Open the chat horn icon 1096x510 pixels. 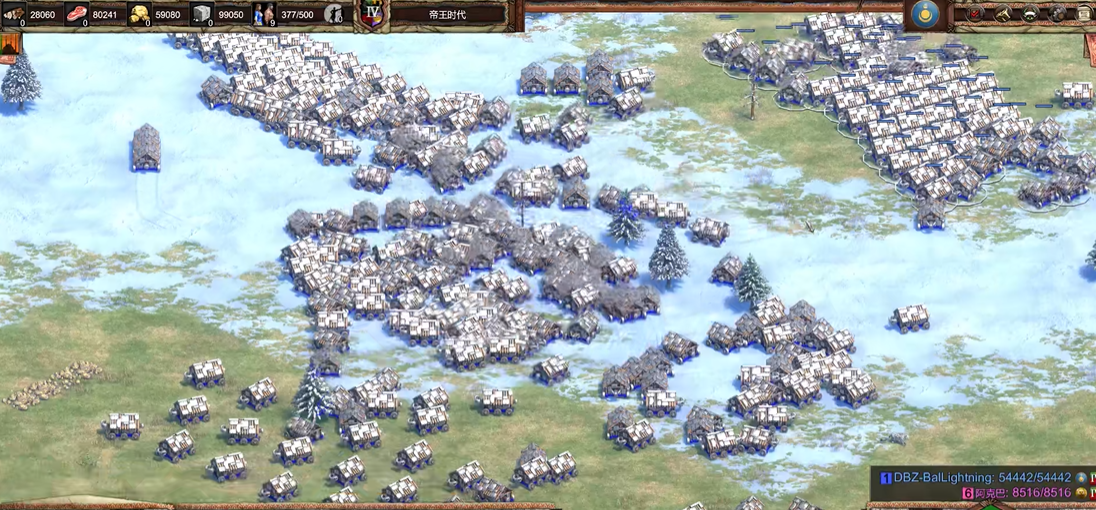point(1002,14)
